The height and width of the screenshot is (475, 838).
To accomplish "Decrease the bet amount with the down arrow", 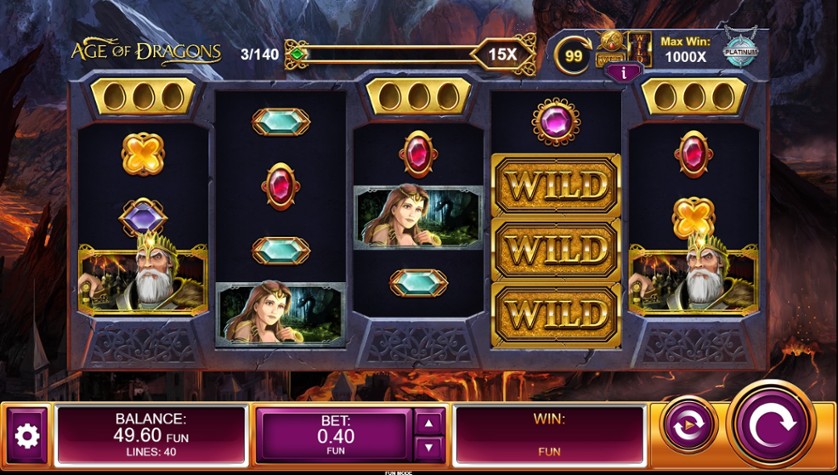I will coord(429,448).
